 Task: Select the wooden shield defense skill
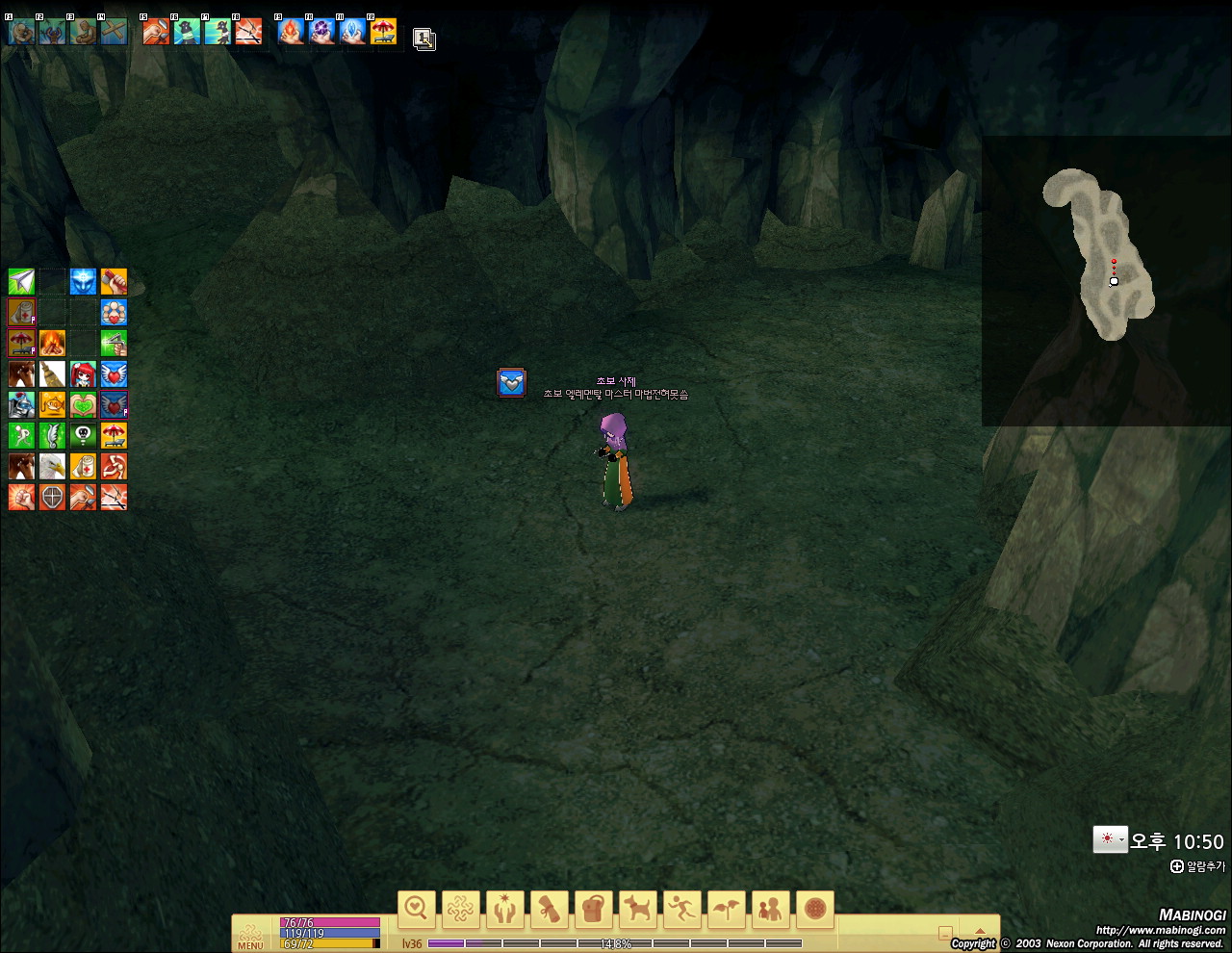pos(52,497)
